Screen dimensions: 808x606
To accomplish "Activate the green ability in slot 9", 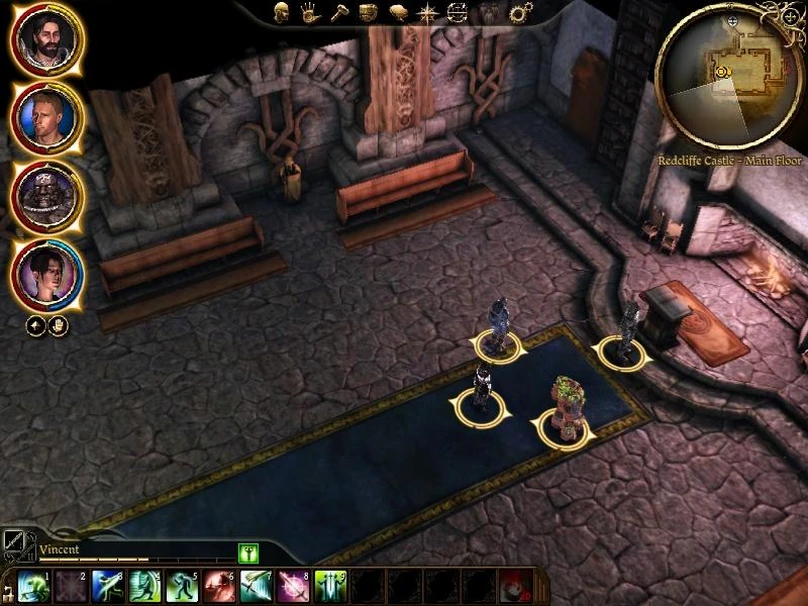I will point(329,586).
